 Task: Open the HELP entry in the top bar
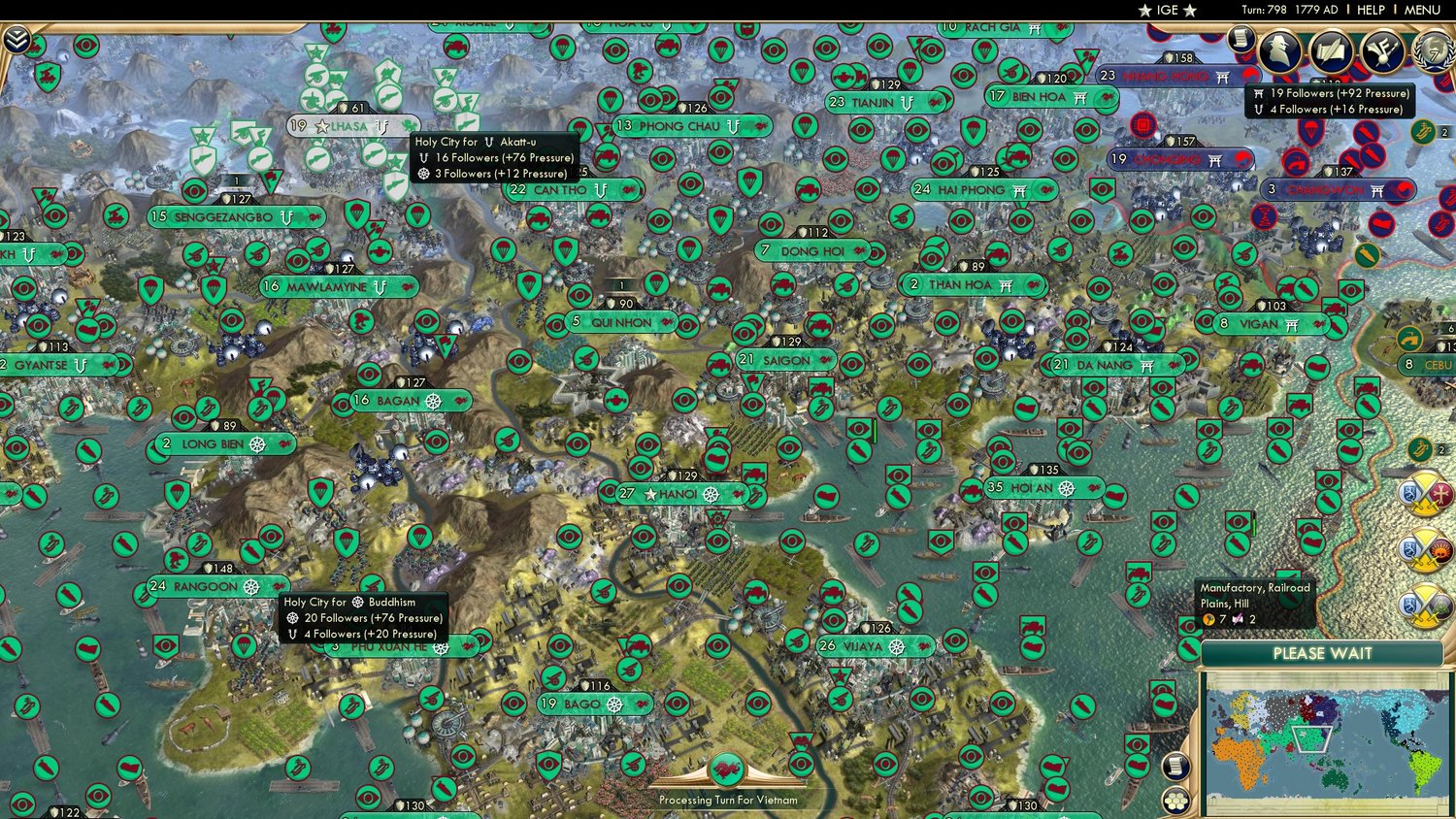point(1372,9)
